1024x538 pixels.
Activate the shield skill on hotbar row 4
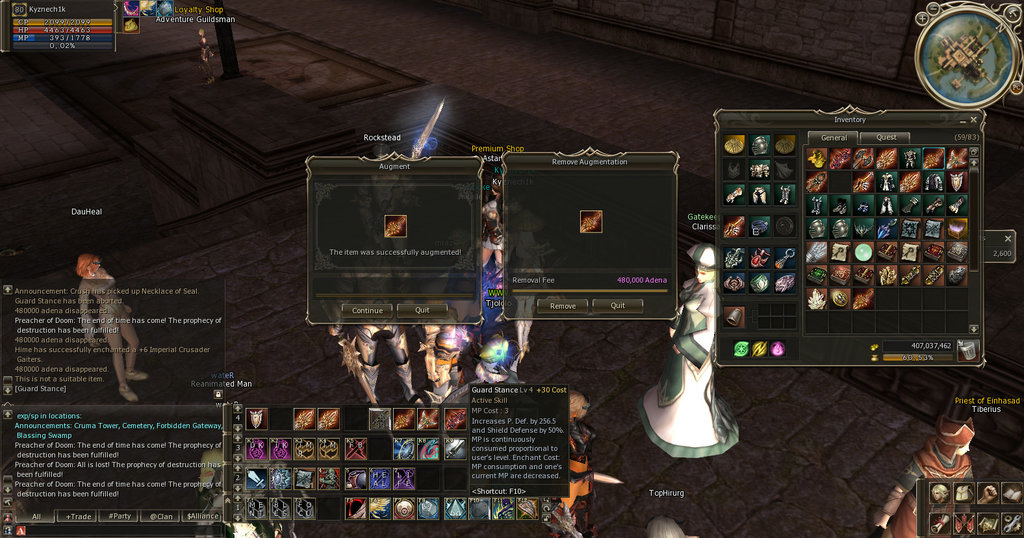click(x=257, y=419)
